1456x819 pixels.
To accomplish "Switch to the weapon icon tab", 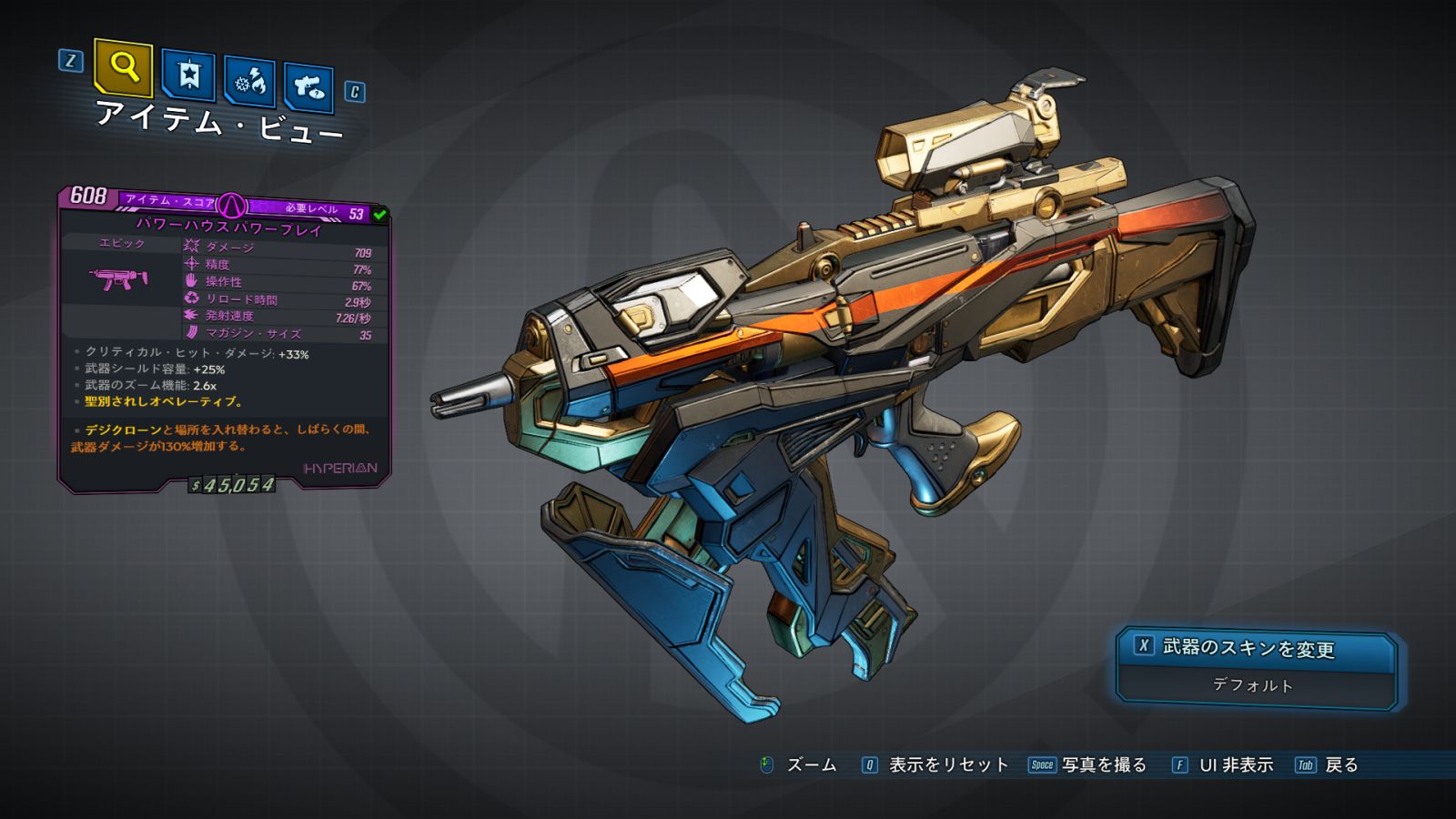I will (308, 88).
